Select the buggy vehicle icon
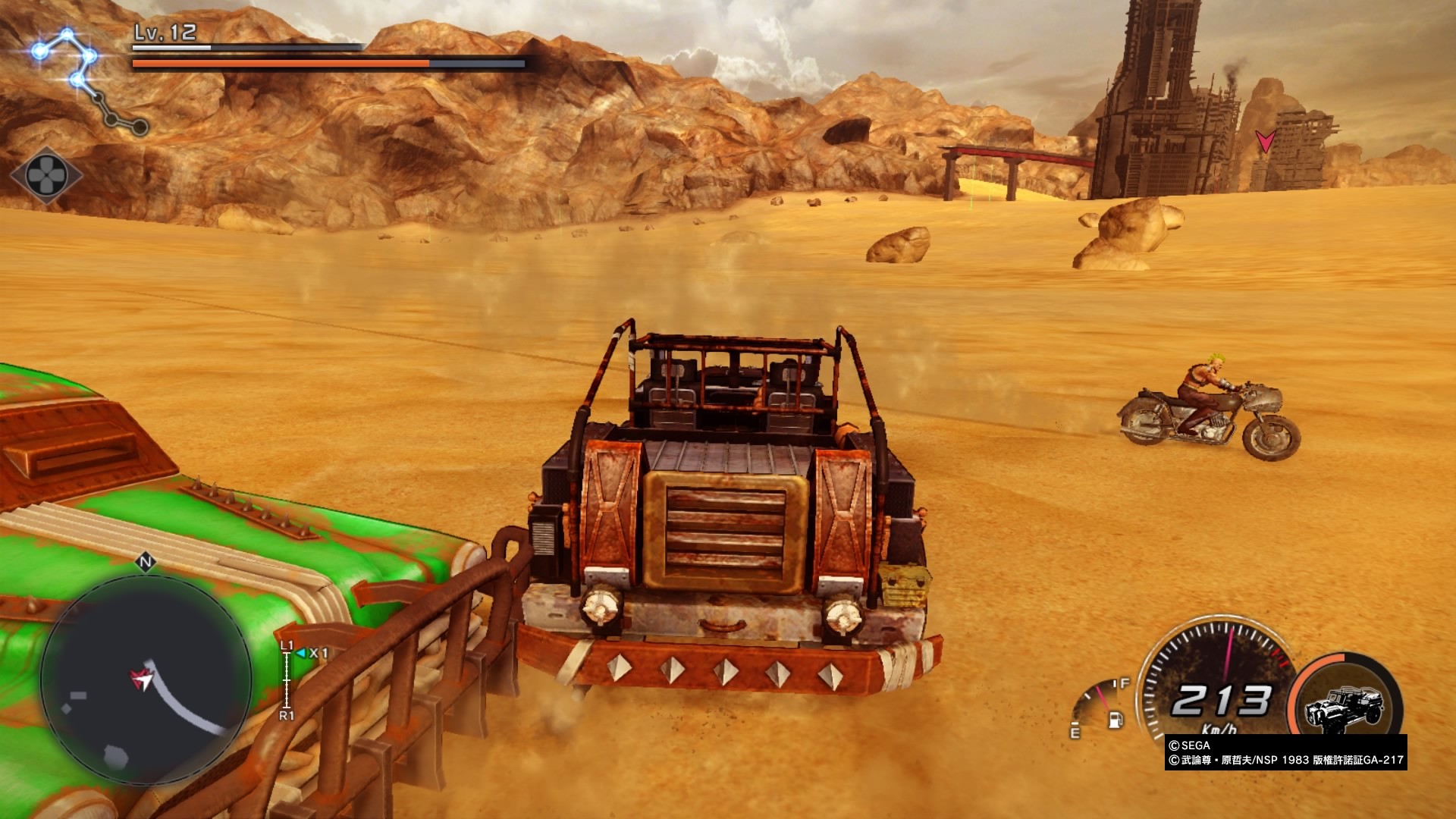 (1344, 711)
